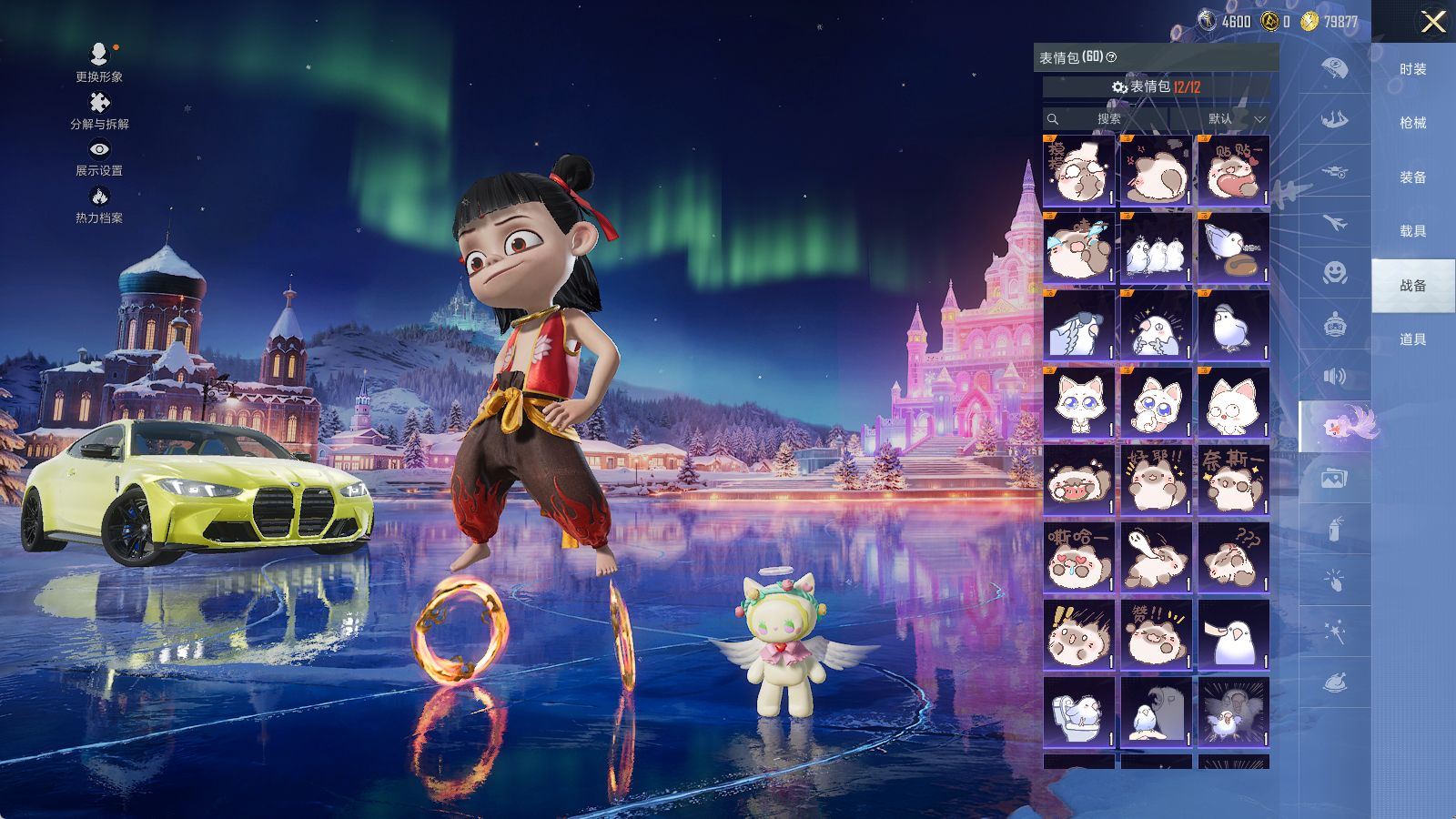Open the 更换形象 option
Viewport: 1456px width, 819px height.
[99, 61]
